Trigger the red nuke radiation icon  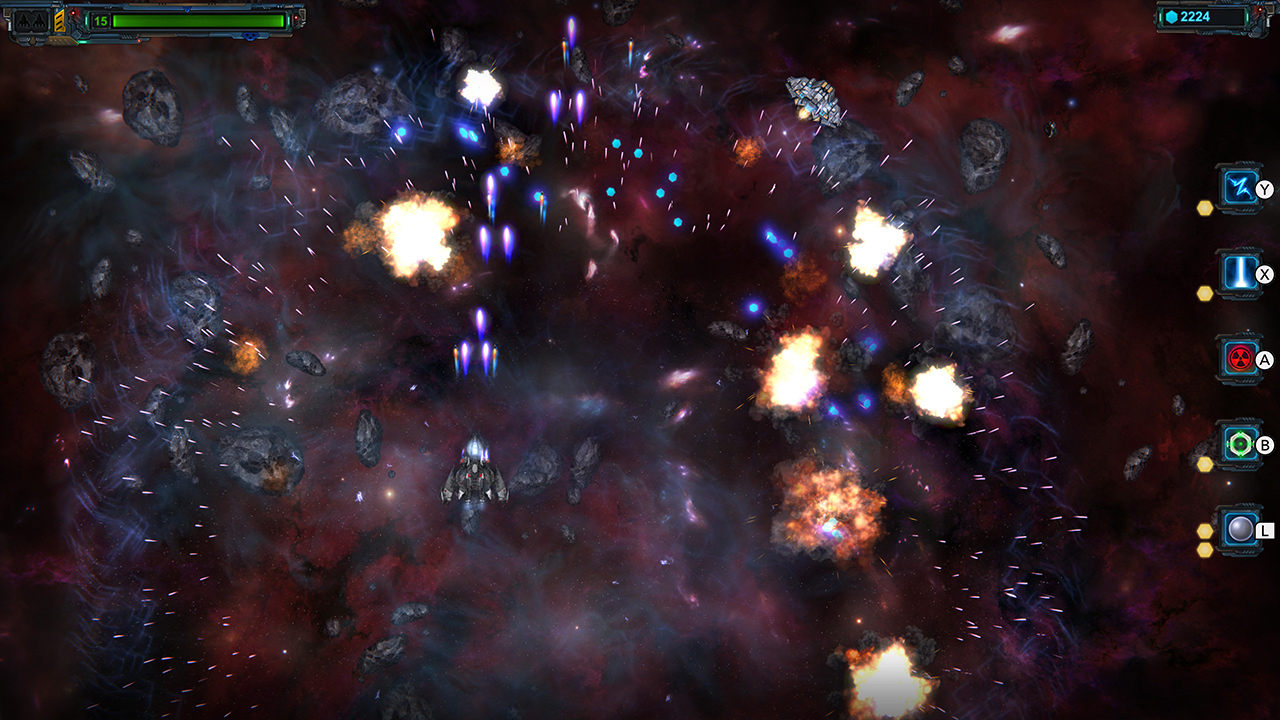click(x=1239, y=357)
